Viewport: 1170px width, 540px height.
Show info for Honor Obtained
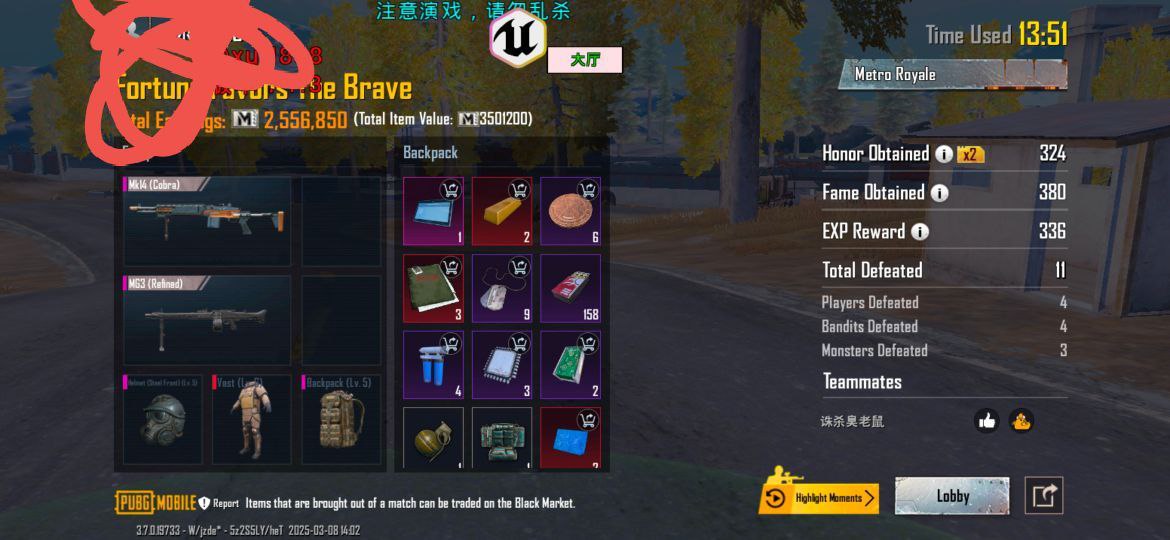pyautogui.click(x=943, y=154)
